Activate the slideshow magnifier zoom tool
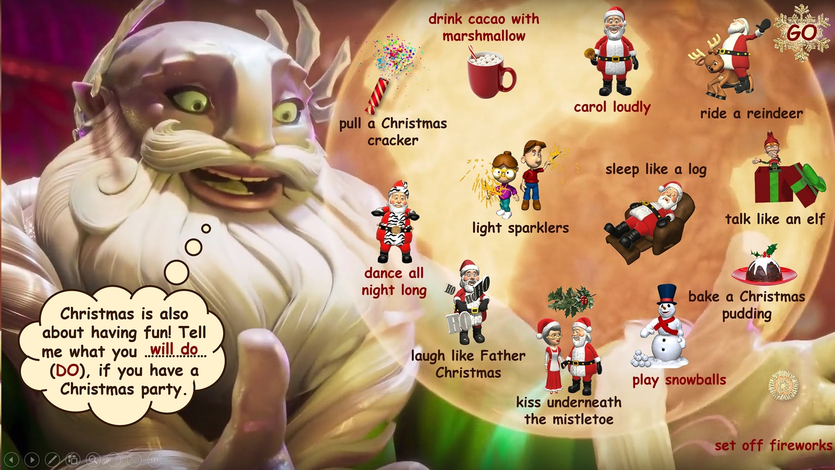The width and height of the screenshot is (835, 470). (x=92, y=459)
